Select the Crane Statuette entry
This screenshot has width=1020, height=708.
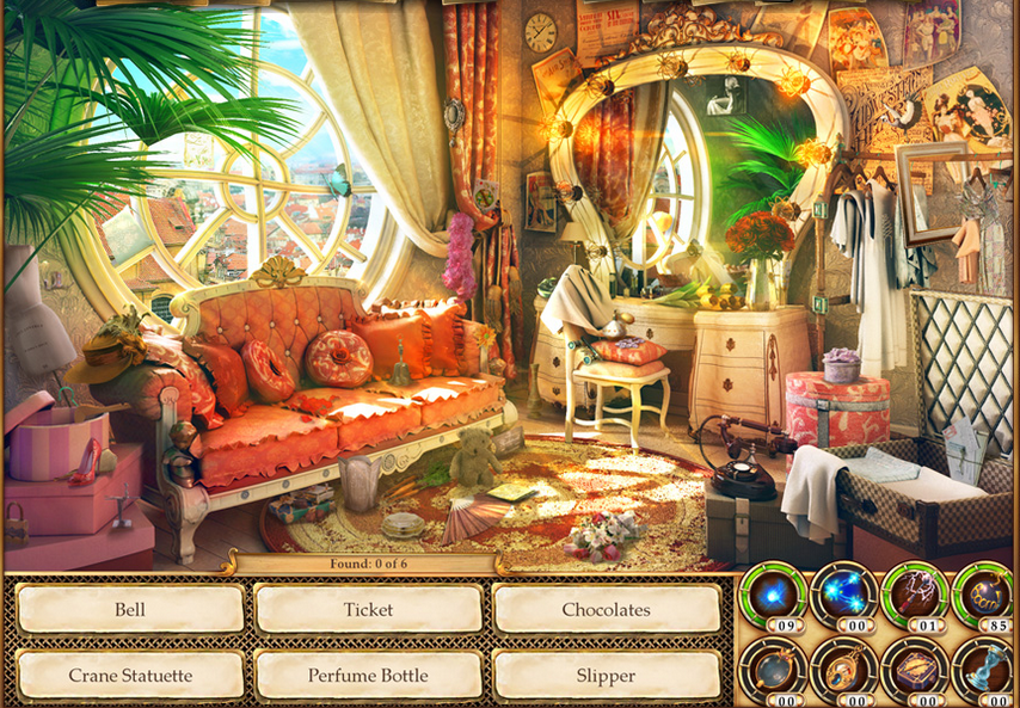pyautogui.click(x=130, y=675)
